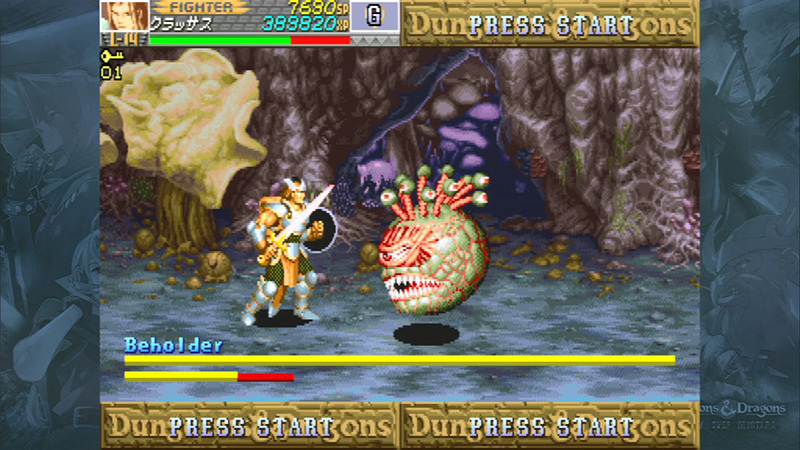
Task: Click the Fighter character portrait
Action: (124, 16)
